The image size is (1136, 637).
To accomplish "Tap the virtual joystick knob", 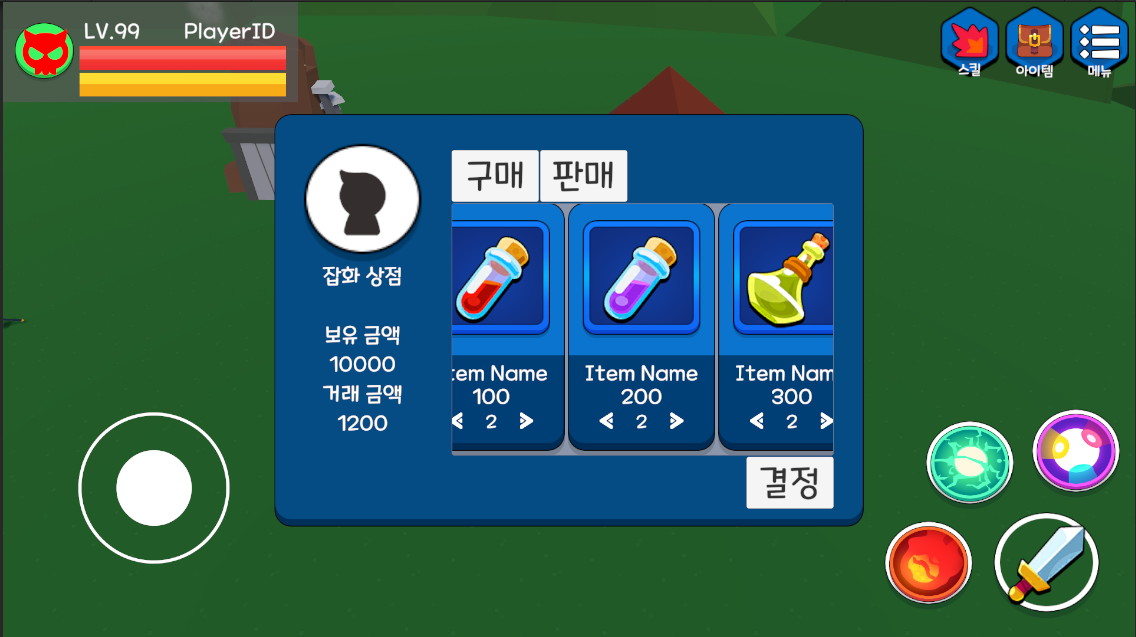I will (x=154, y=488).
